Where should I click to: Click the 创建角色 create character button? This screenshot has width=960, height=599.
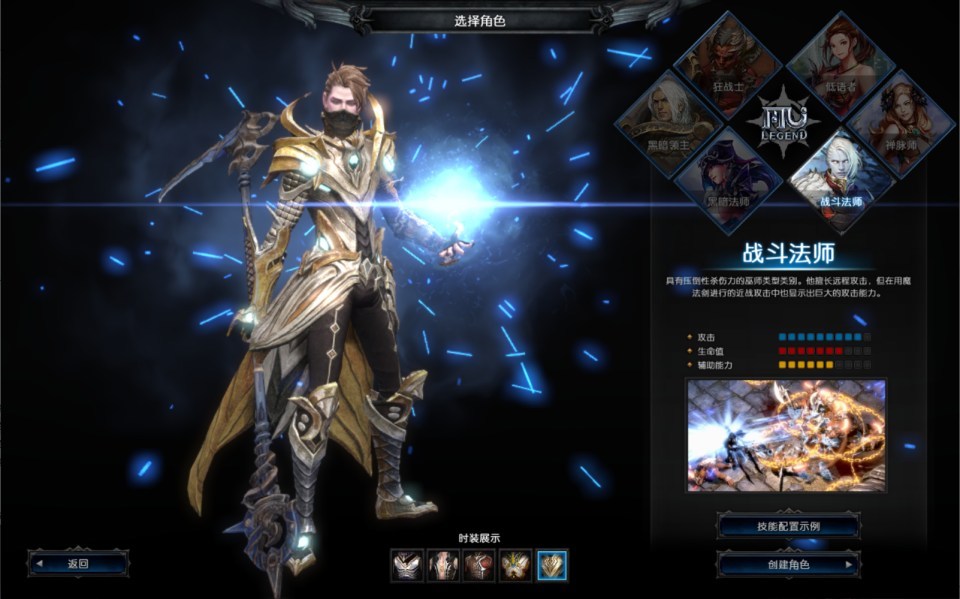click(x=788, y=565)
